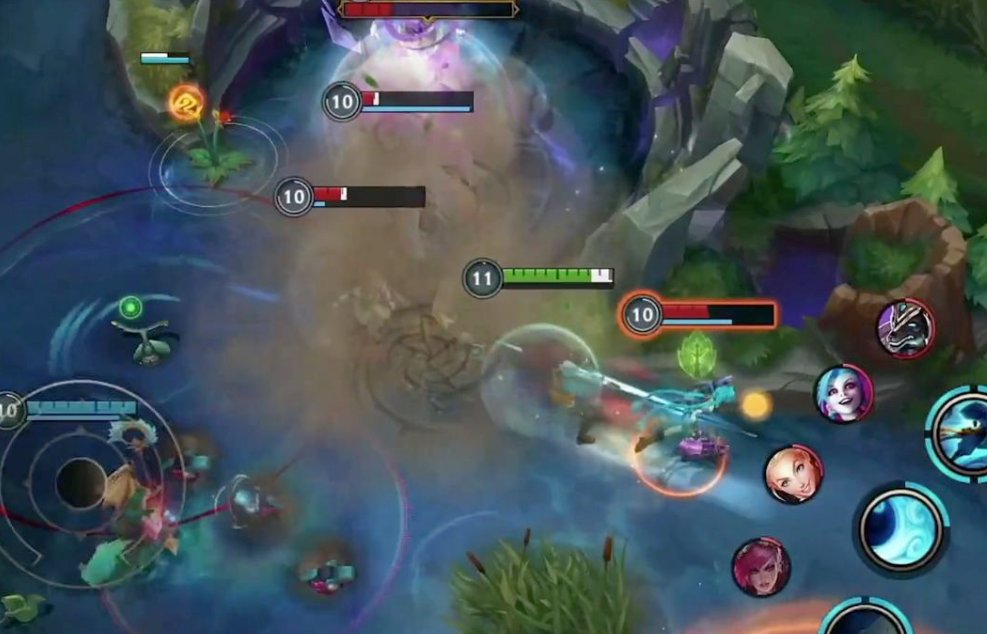Cast the sword dash ability
The height and width of the screenshot is (634, 987).
click(x=962, y=433)
